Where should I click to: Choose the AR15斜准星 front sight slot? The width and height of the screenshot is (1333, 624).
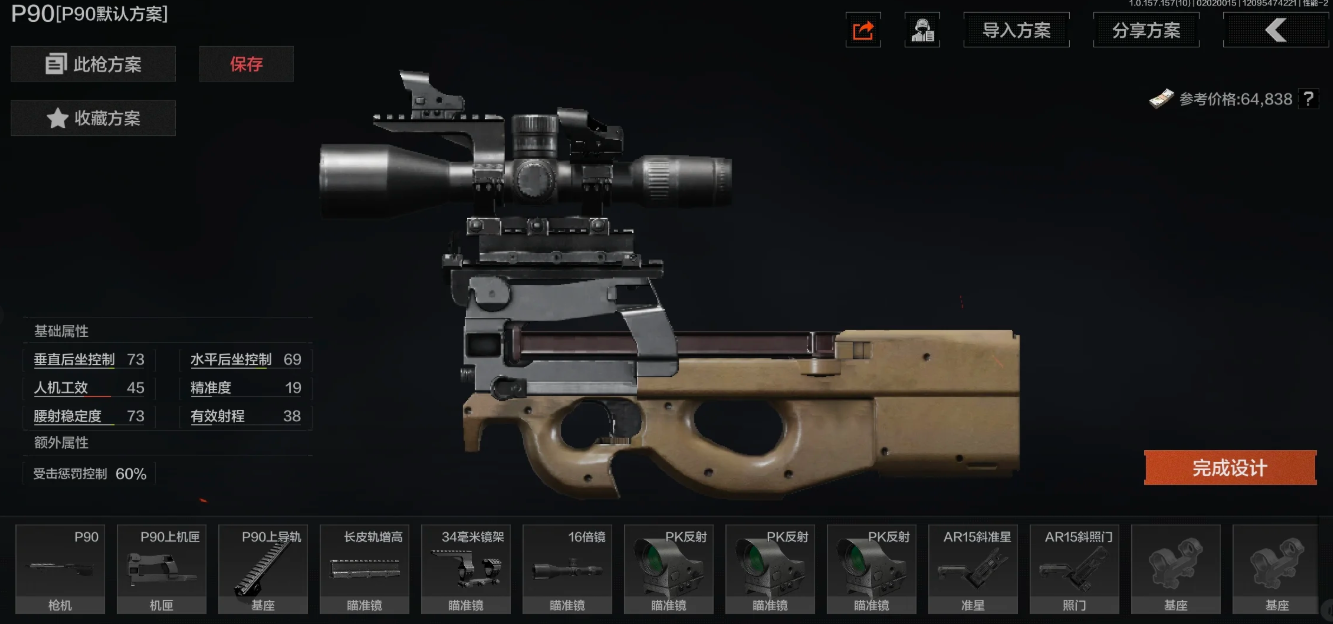pos(972,569)
